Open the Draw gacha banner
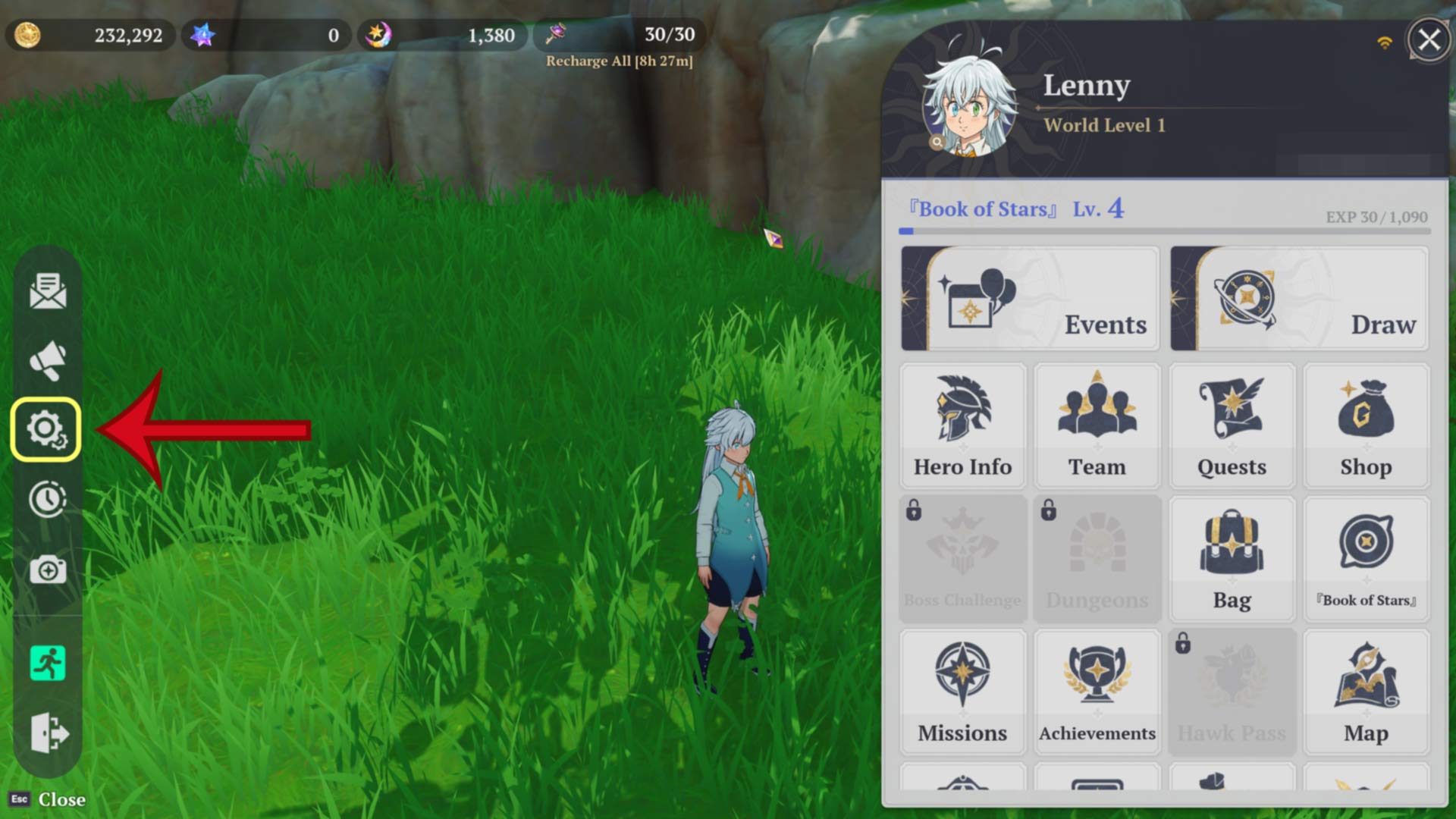The width and height of the screenshot is (1456, 819). 1299,300
